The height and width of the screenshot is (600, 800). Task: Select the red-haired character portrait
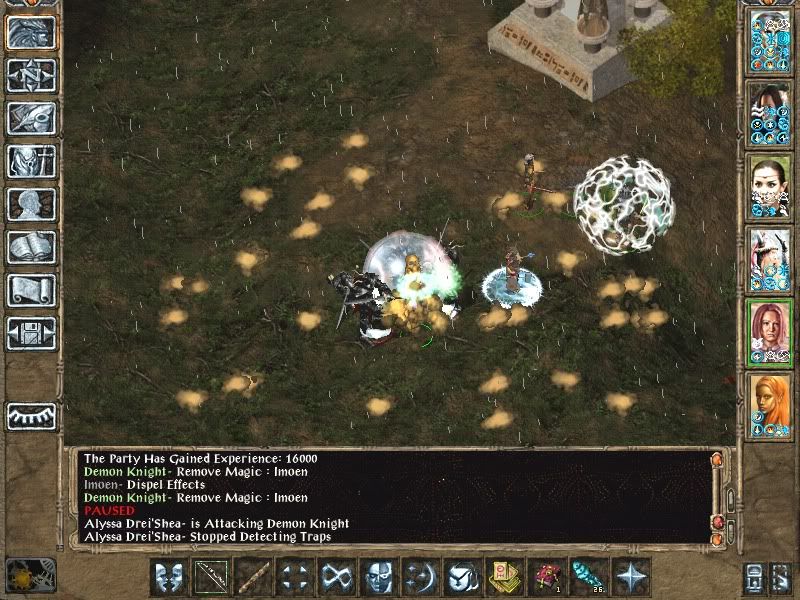pyautogui.click(x=770, y=332)
